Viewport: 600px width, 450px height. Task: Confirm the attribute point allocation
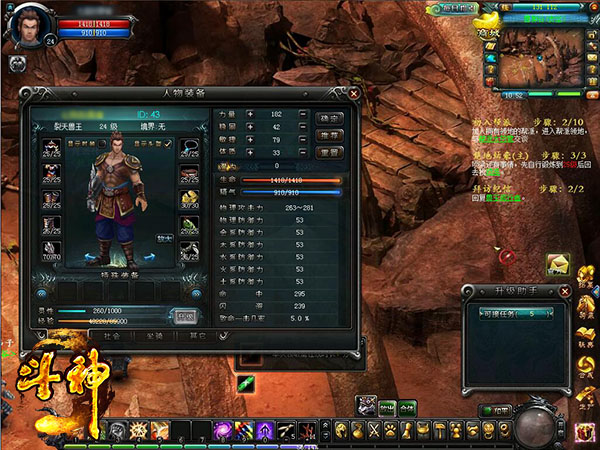point(329,117)
